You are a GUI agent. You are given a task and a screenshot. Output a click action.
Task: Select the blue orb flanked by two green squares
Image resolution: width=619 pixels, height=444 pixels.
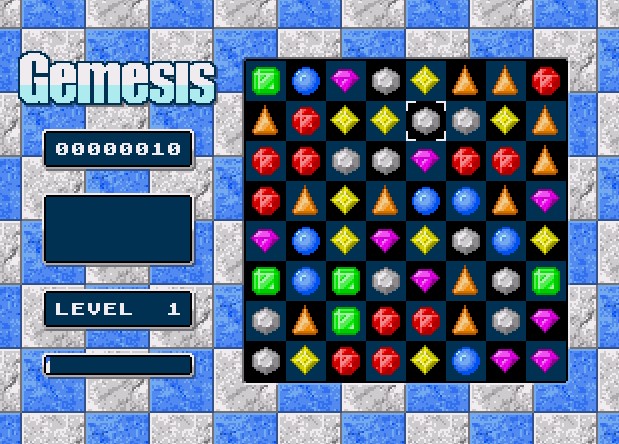click(305, 279)
